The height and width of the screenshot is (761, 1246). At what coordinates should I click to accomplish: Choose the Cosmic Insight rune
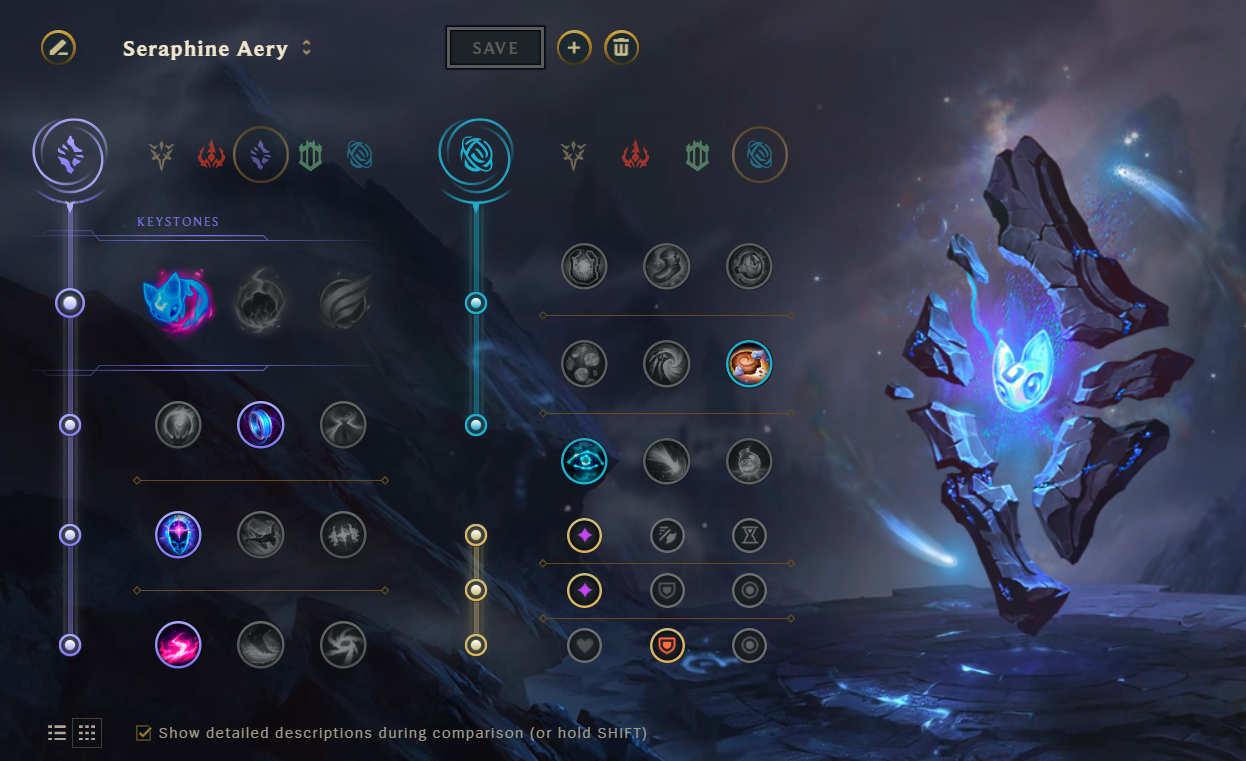(584, 460)
